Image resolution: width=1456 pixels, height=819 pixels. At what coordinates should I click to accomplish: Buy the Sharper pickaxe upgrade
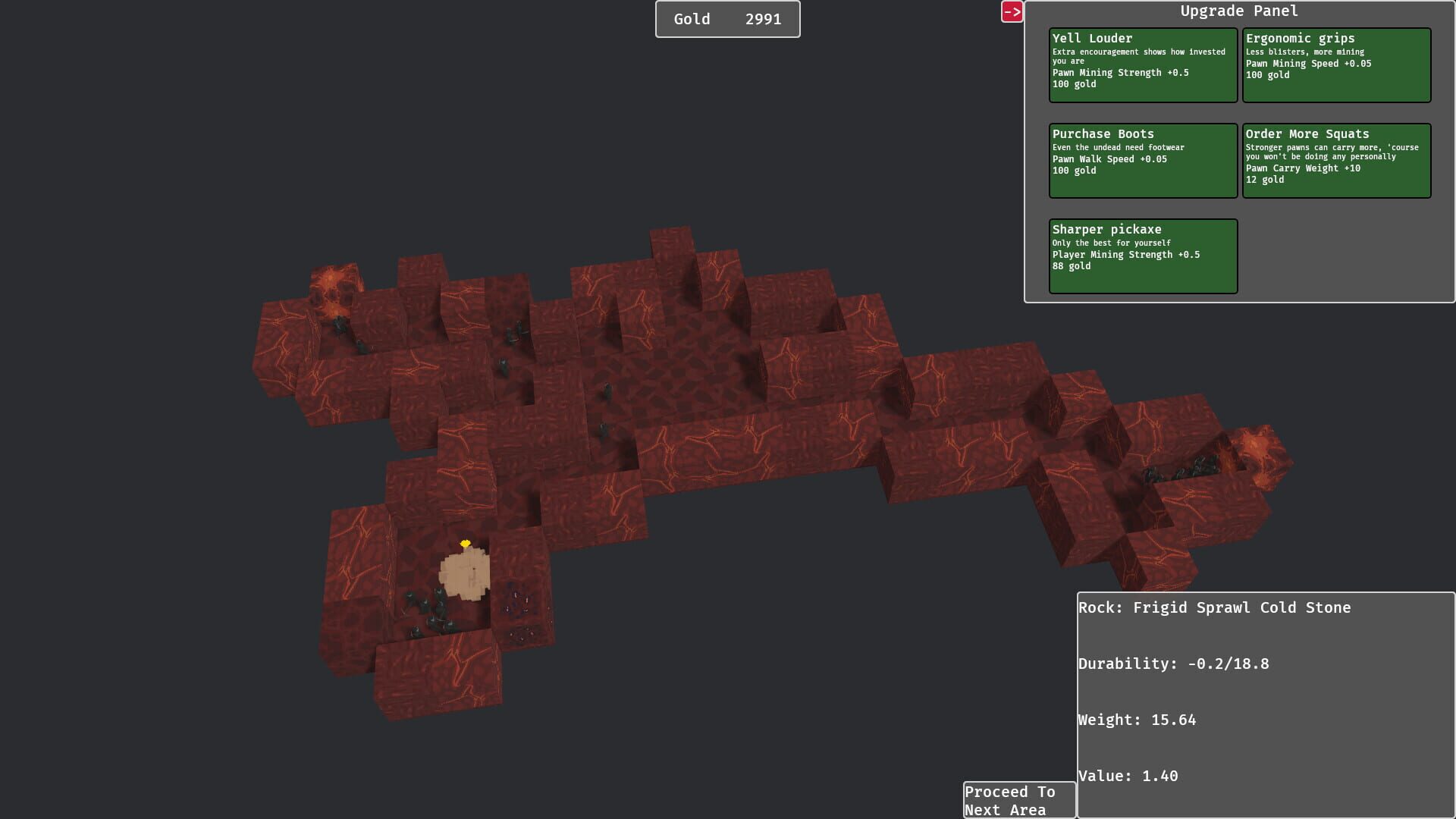click(1142, 255)
